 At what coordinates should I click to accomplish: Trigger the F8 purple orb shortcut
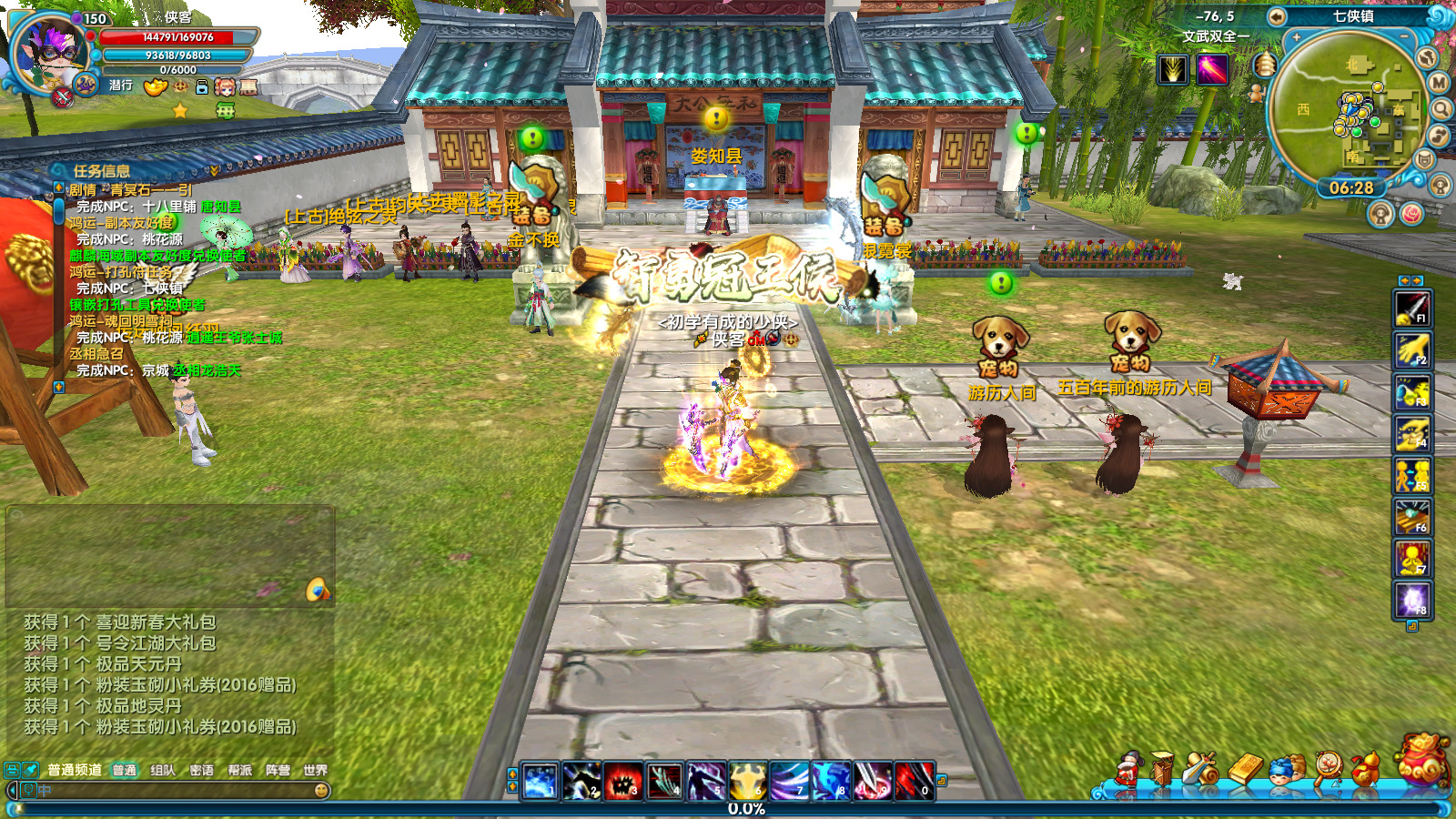pos(1412,601)
